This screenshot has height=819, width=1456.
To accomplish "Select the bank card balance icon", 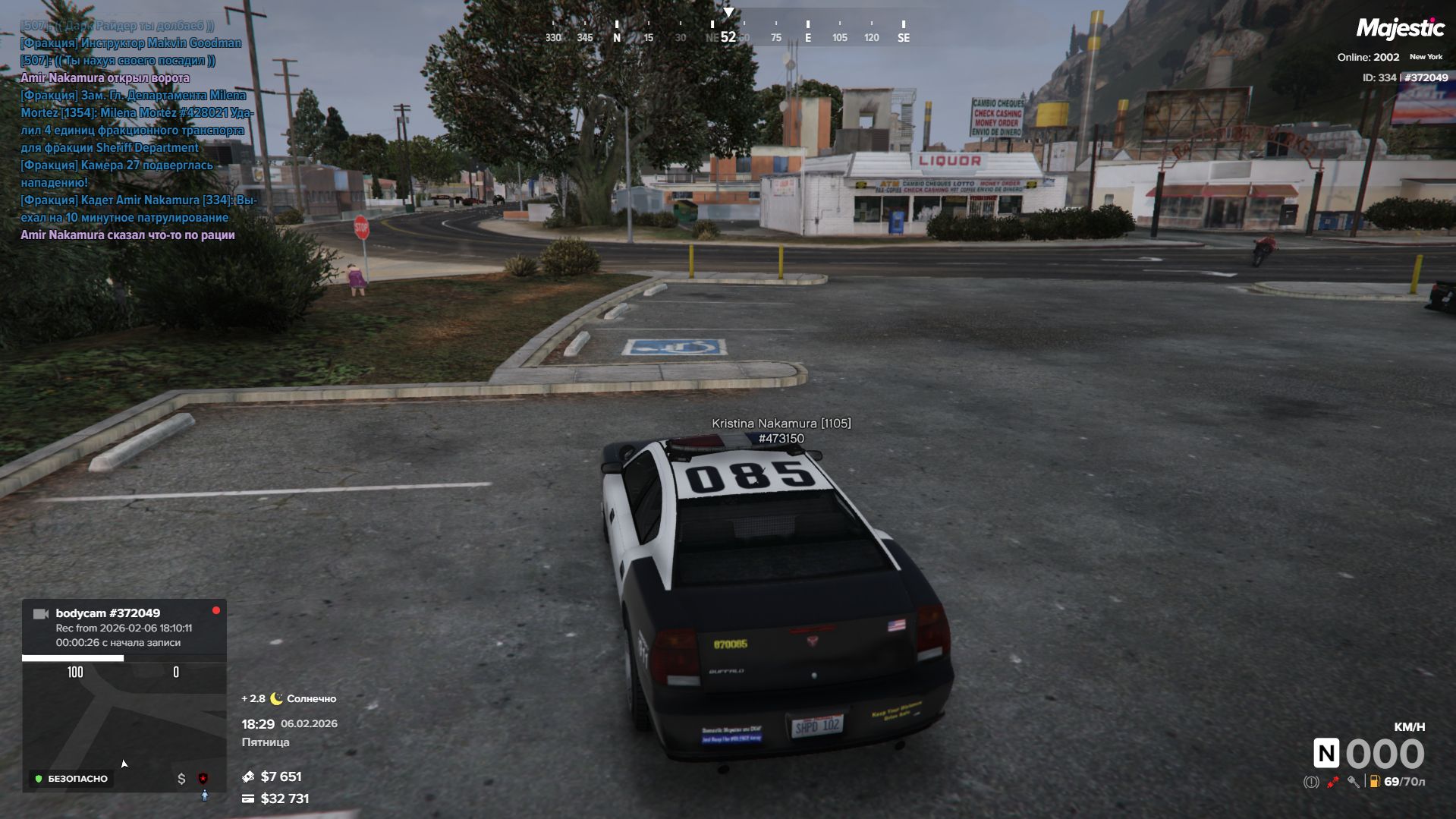I will point(248,799).
